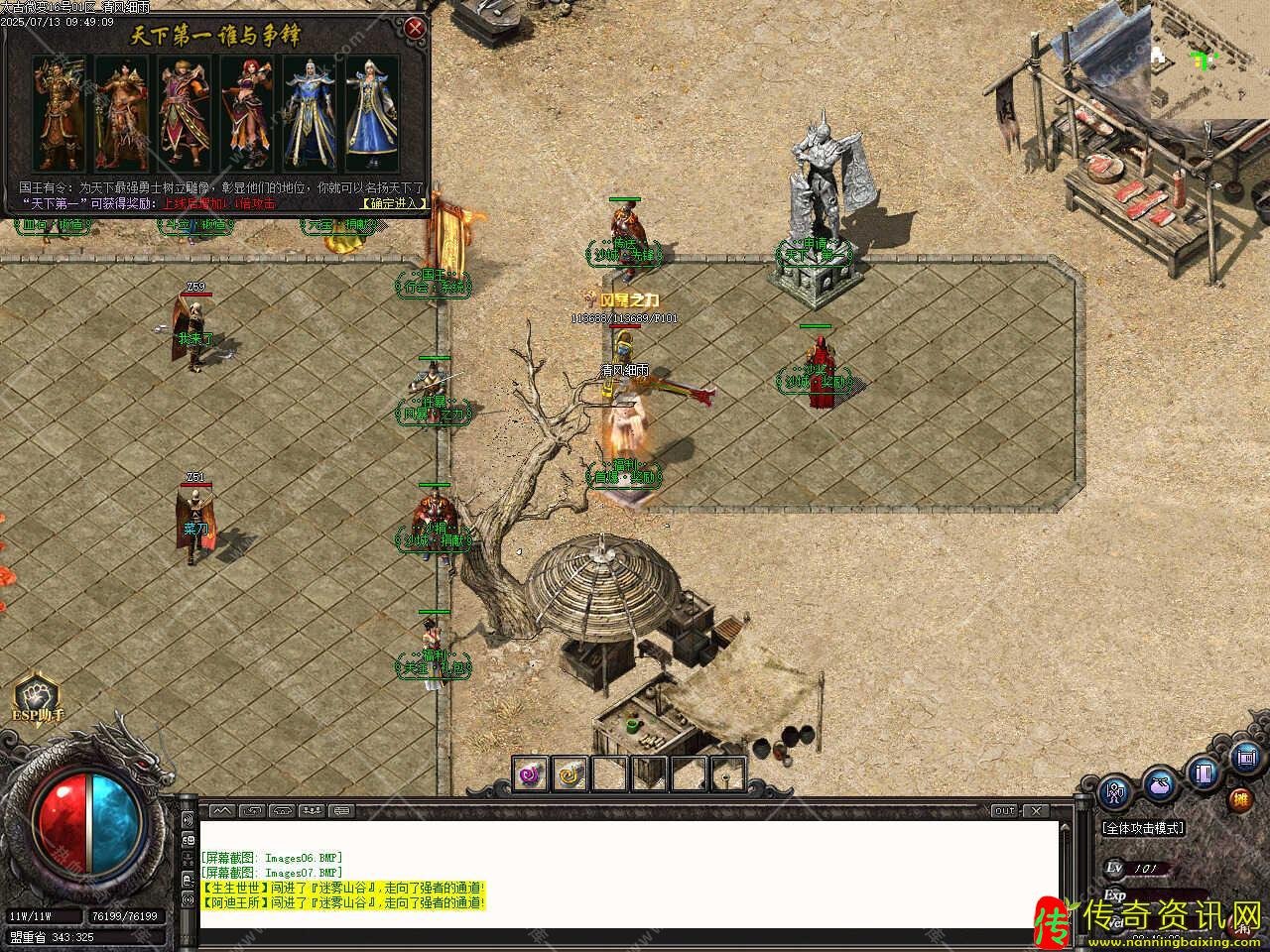Image resolution: width=1270 pixels, height=952 pixels.
Task: Click the 确定进入 confirm link
Action: click(x=394, y=203)
